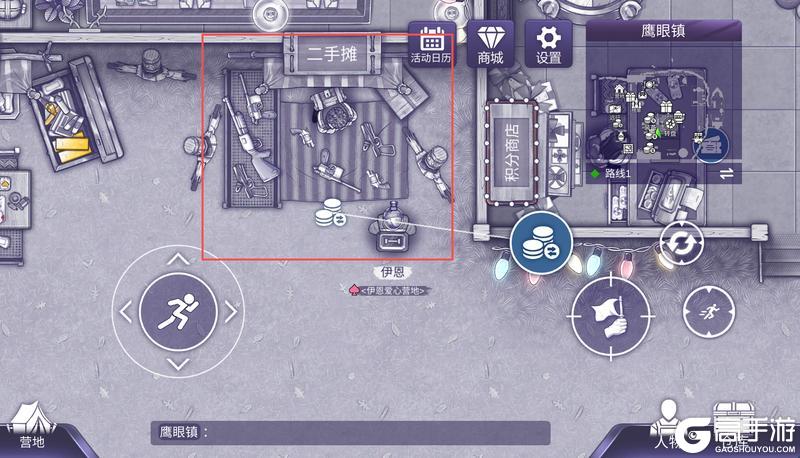Tap the running figure joystick center

click(x=177, y=311)
